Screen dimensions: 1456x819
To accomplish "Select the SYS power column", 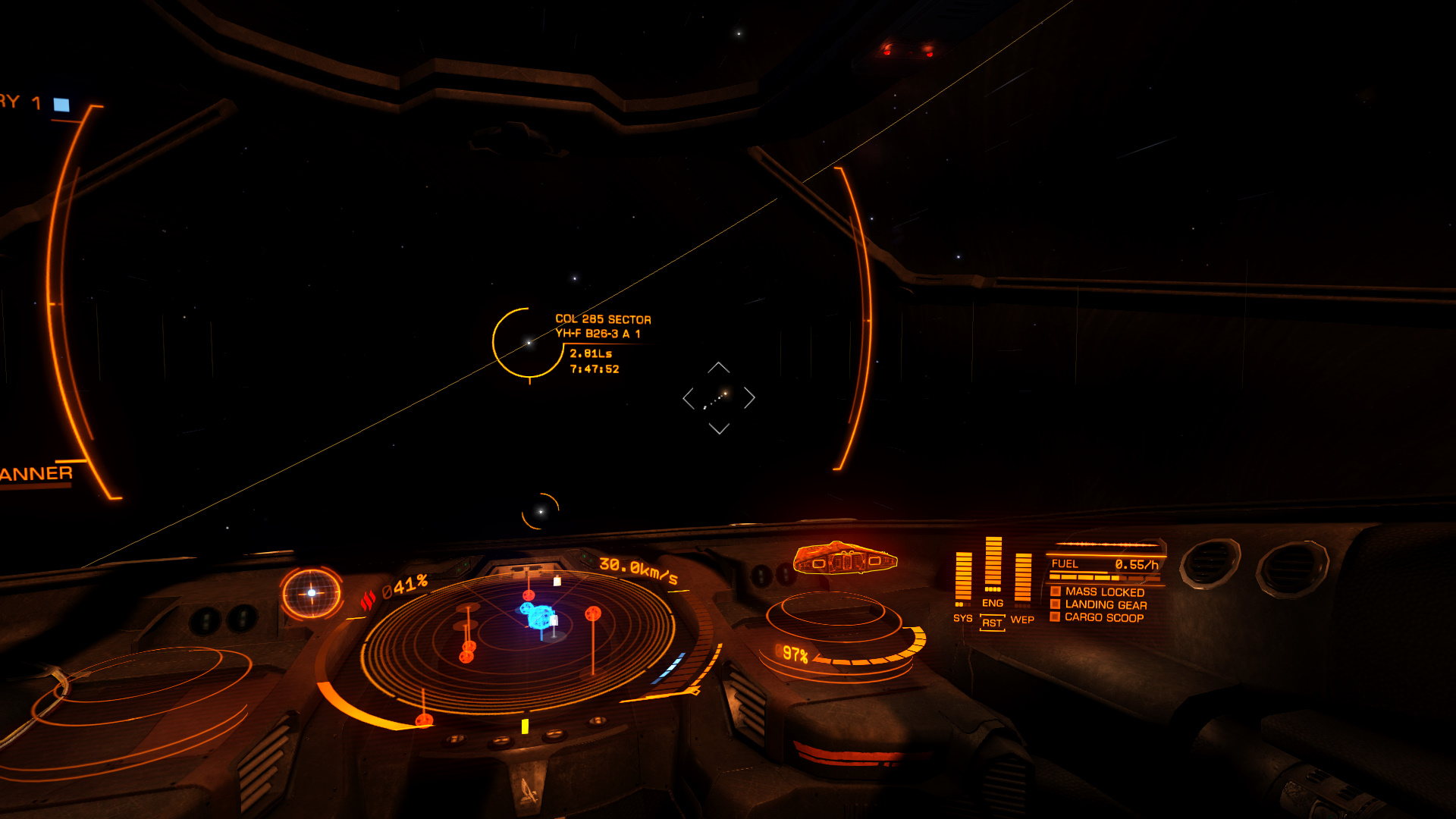I will tap(963, 580).
